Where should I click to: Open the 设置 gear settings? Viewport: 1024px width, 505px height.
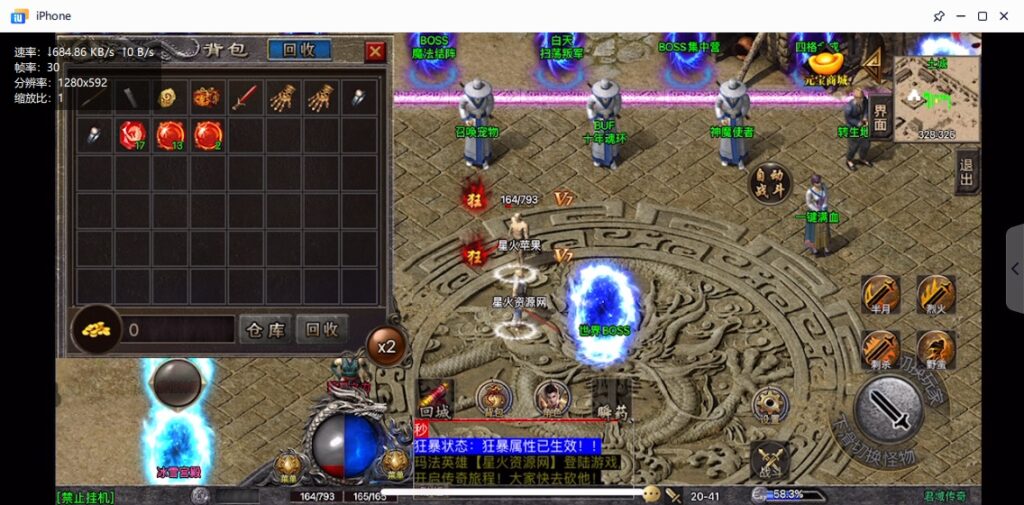coord(768,403)
